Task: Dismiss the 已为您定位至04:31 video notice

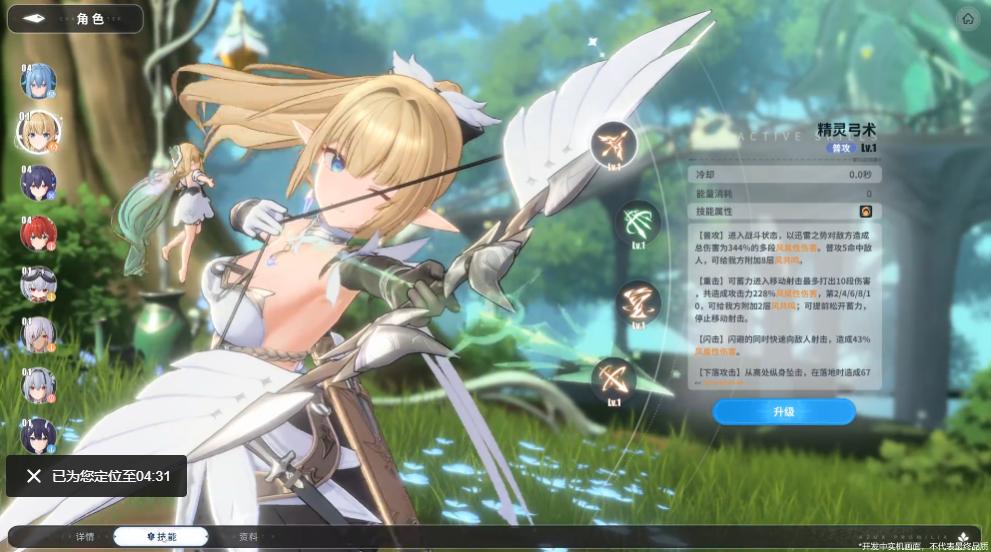Action: tap(34, 476)
